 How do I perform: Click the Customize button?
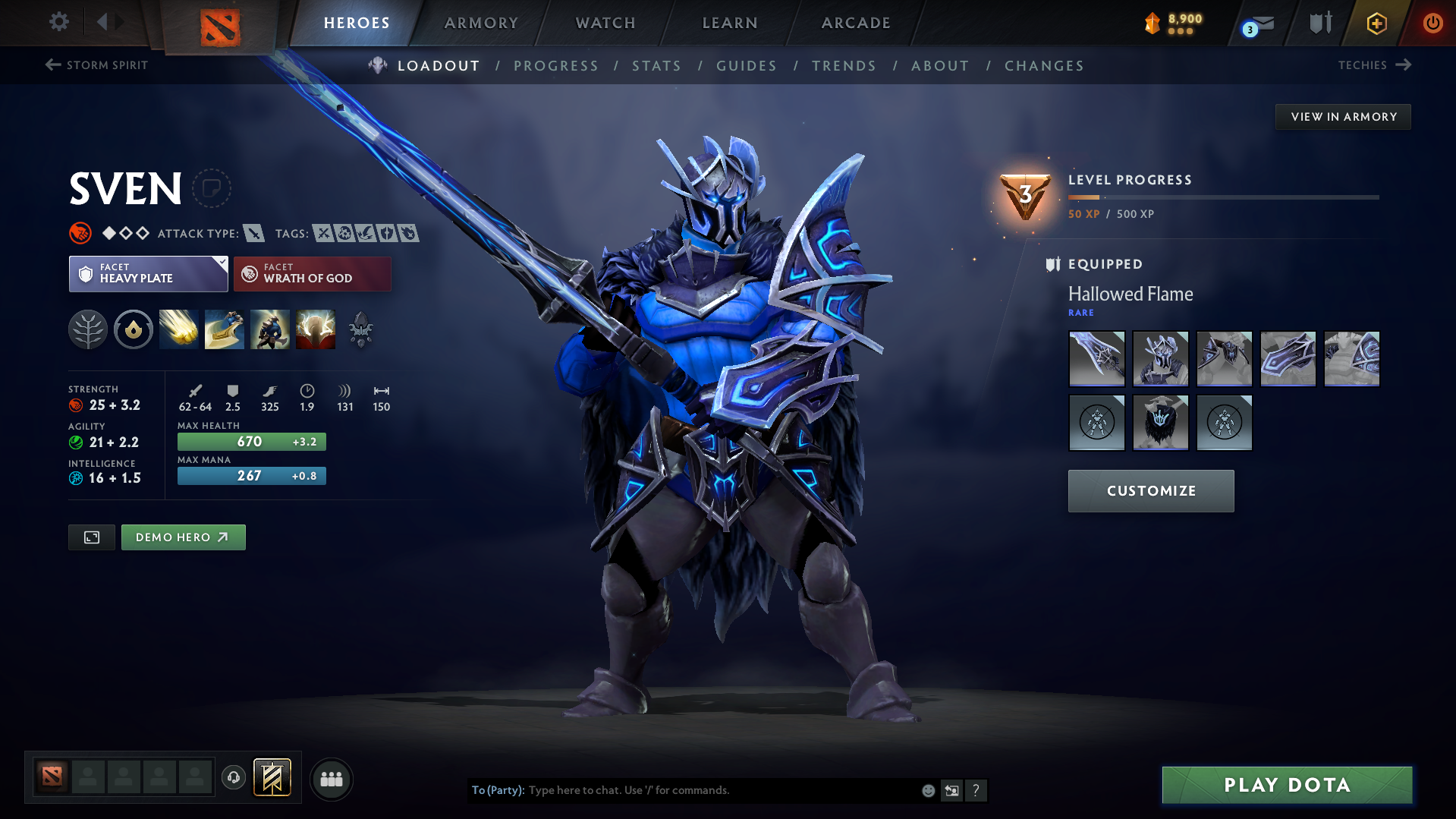[x=1150, y=490]
